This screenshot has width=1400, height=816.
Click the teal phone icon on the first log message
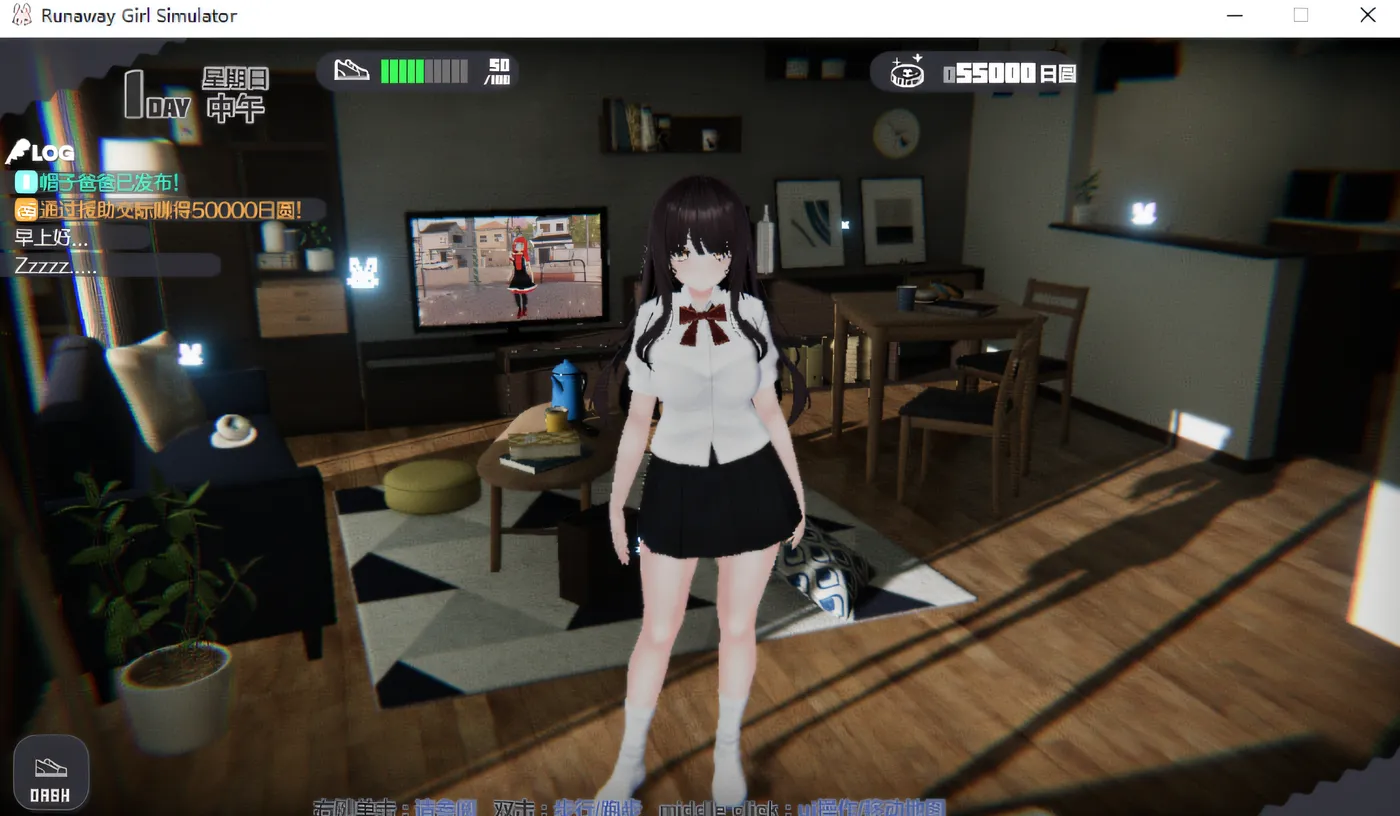[x=24, y=184]
